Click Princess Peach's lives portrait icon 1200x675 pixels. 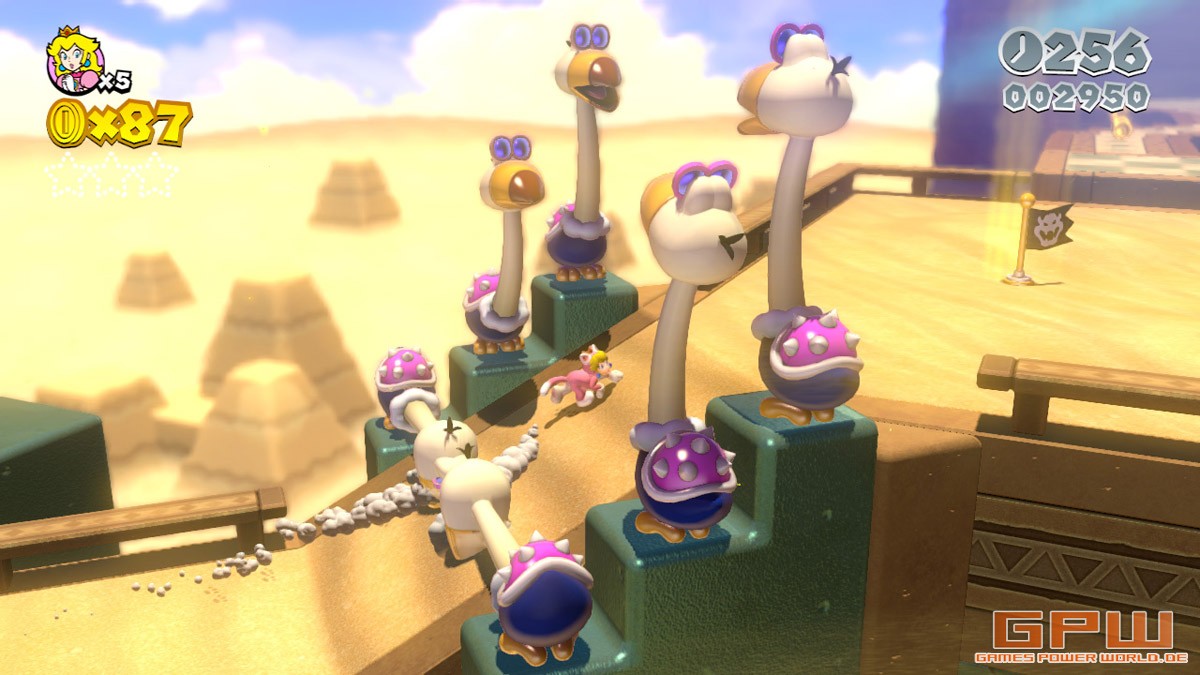tap(72, 60)
